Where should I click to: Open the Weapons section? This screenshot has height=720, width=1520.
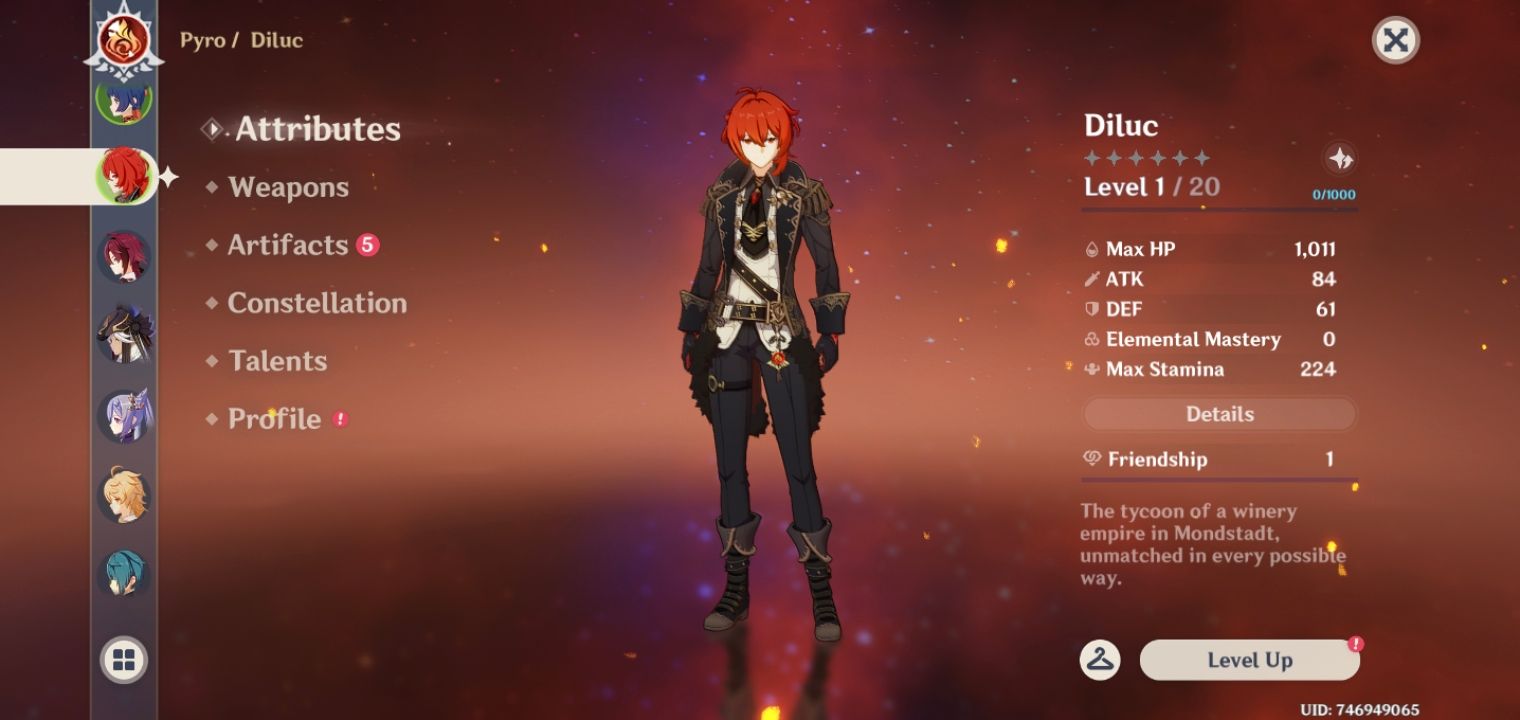point(288,187)
